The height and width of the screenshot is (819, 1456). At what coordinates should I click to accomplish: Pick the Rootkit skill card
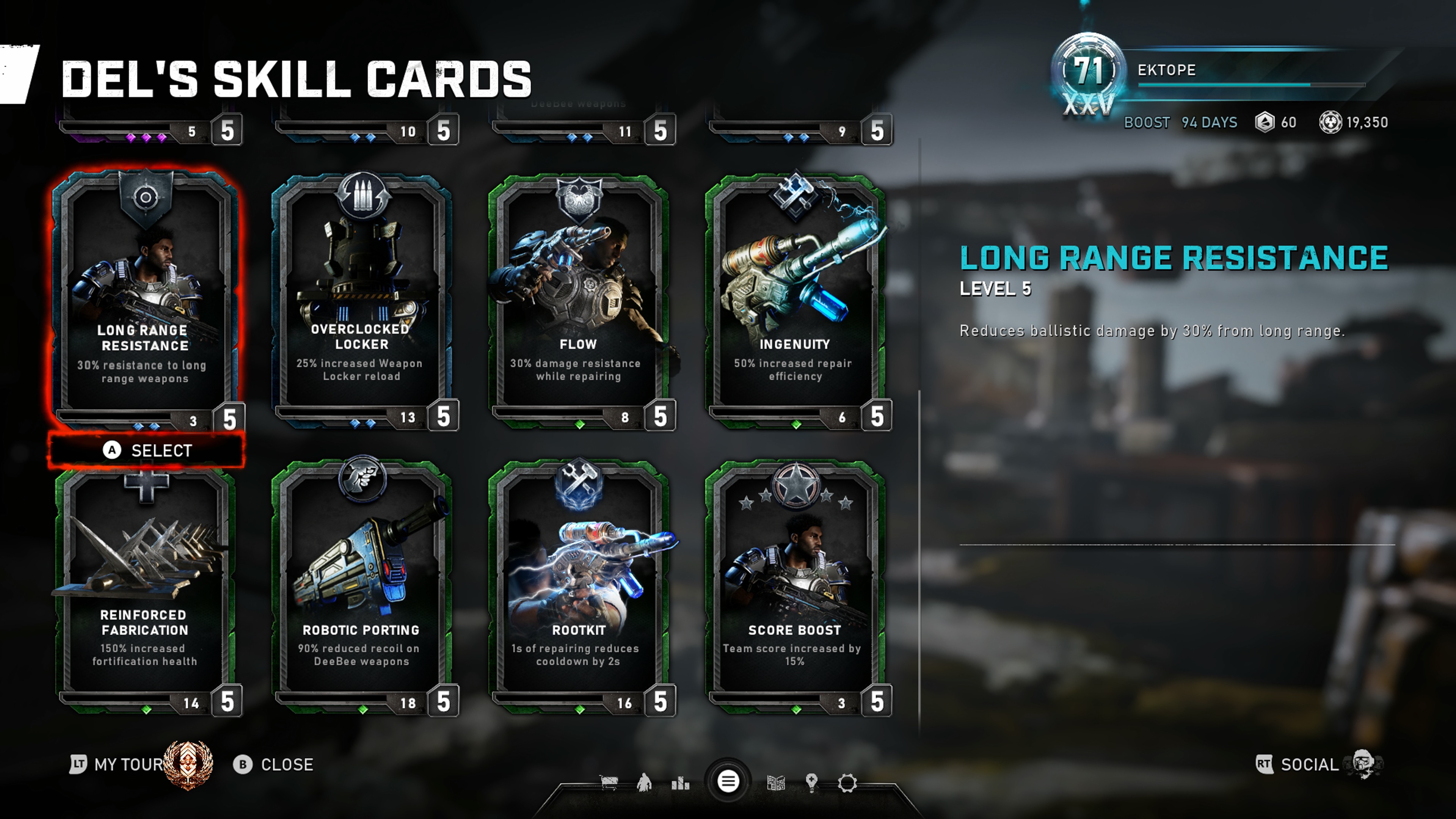click(x=578, y=588)
